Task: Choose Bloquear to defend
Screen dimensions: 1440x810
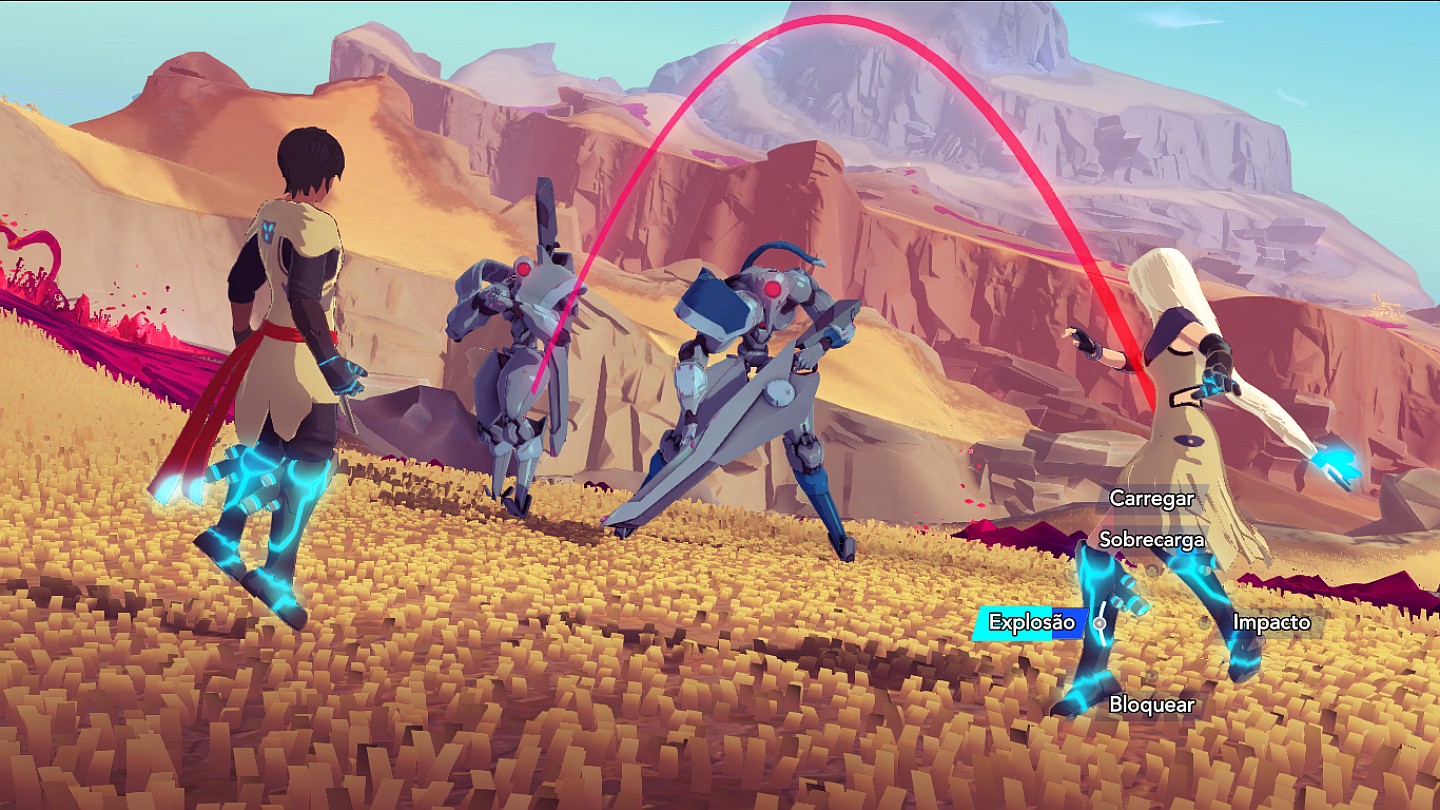Action: click(x=1150, y=705)
